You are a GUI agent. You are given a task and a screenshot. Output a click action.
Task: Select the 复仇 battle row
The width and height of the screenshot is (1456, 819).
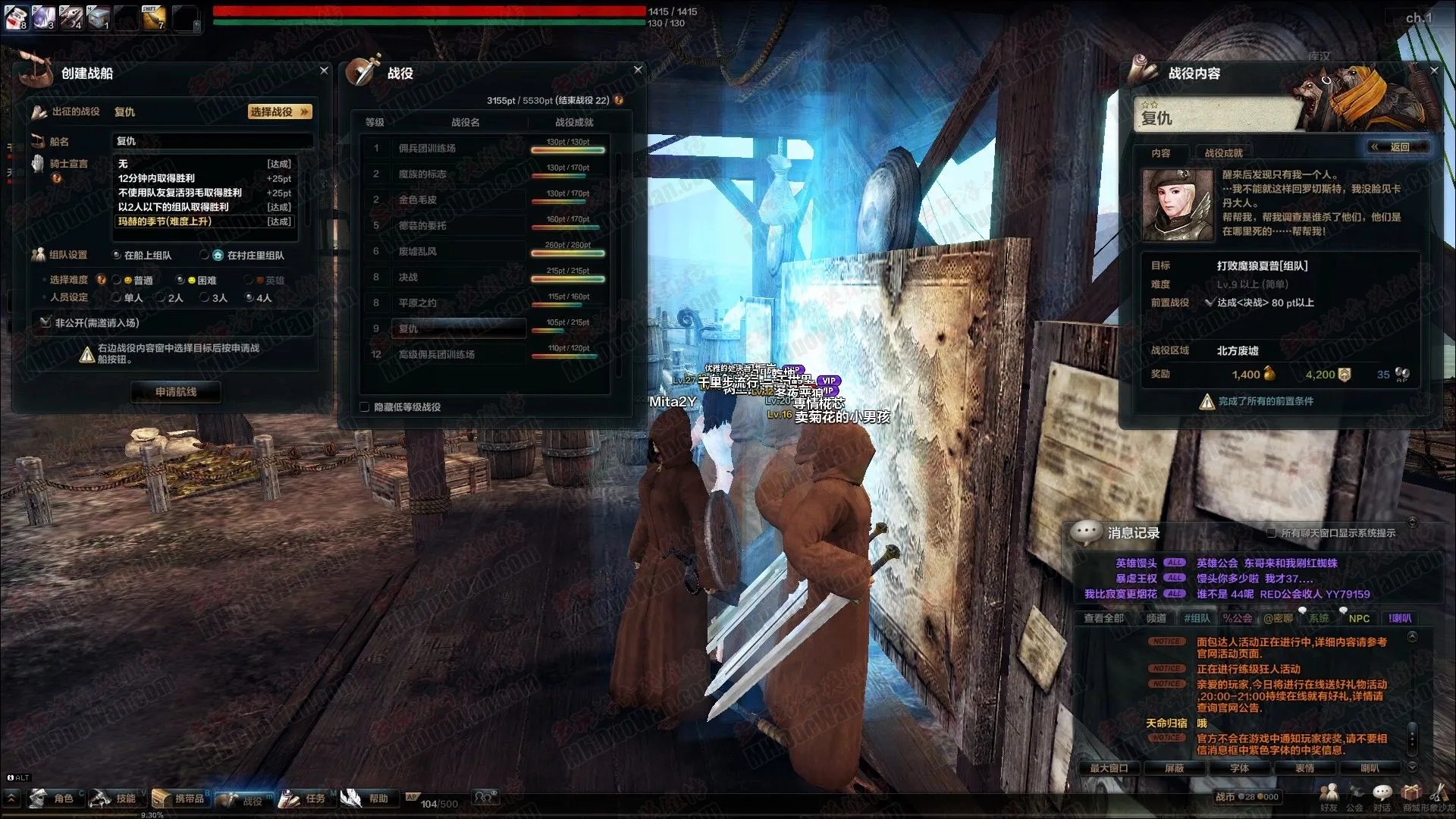pyautogui.click(x=461, y=328)
